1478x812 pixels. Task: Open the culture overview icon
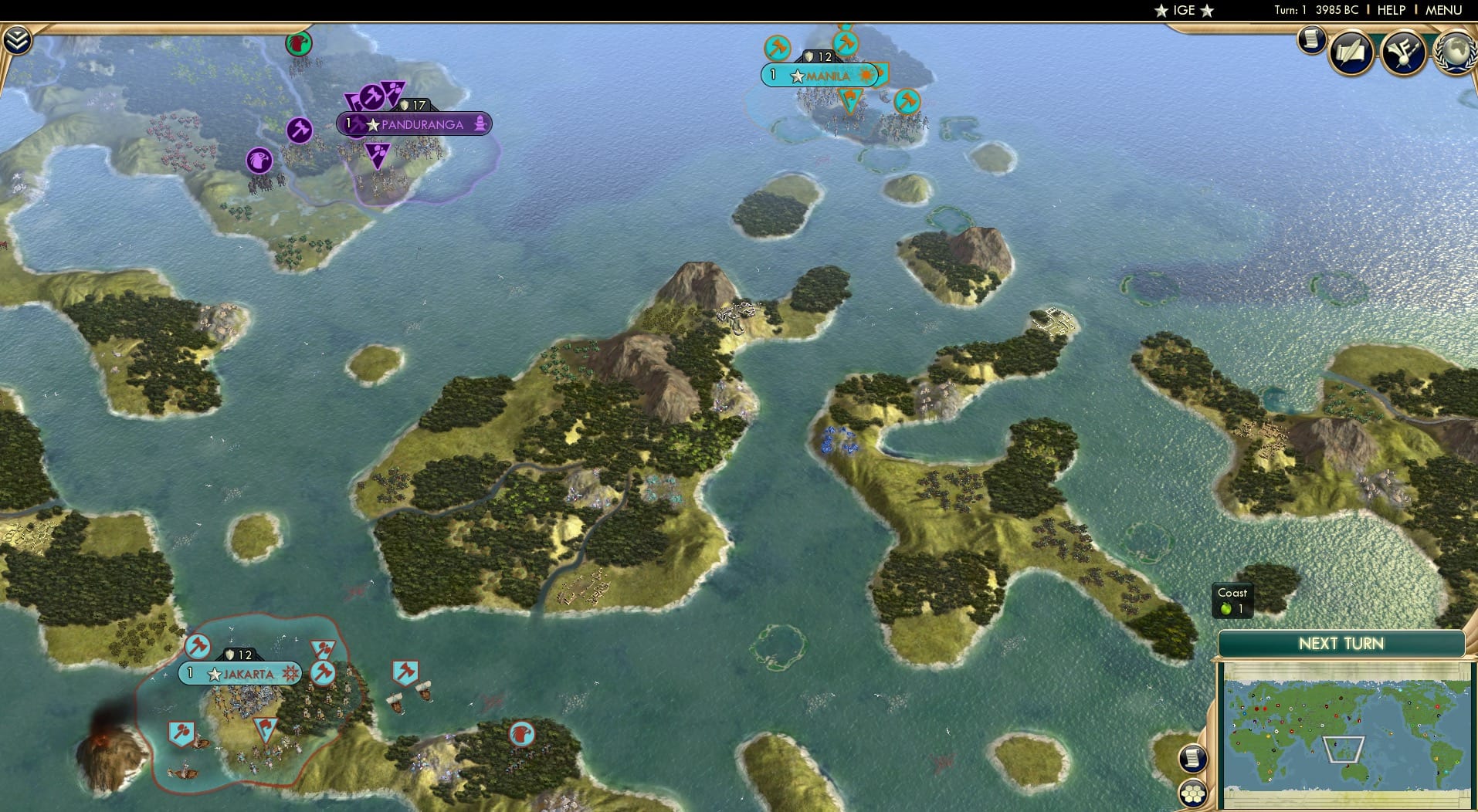(x=1404, y=52)
